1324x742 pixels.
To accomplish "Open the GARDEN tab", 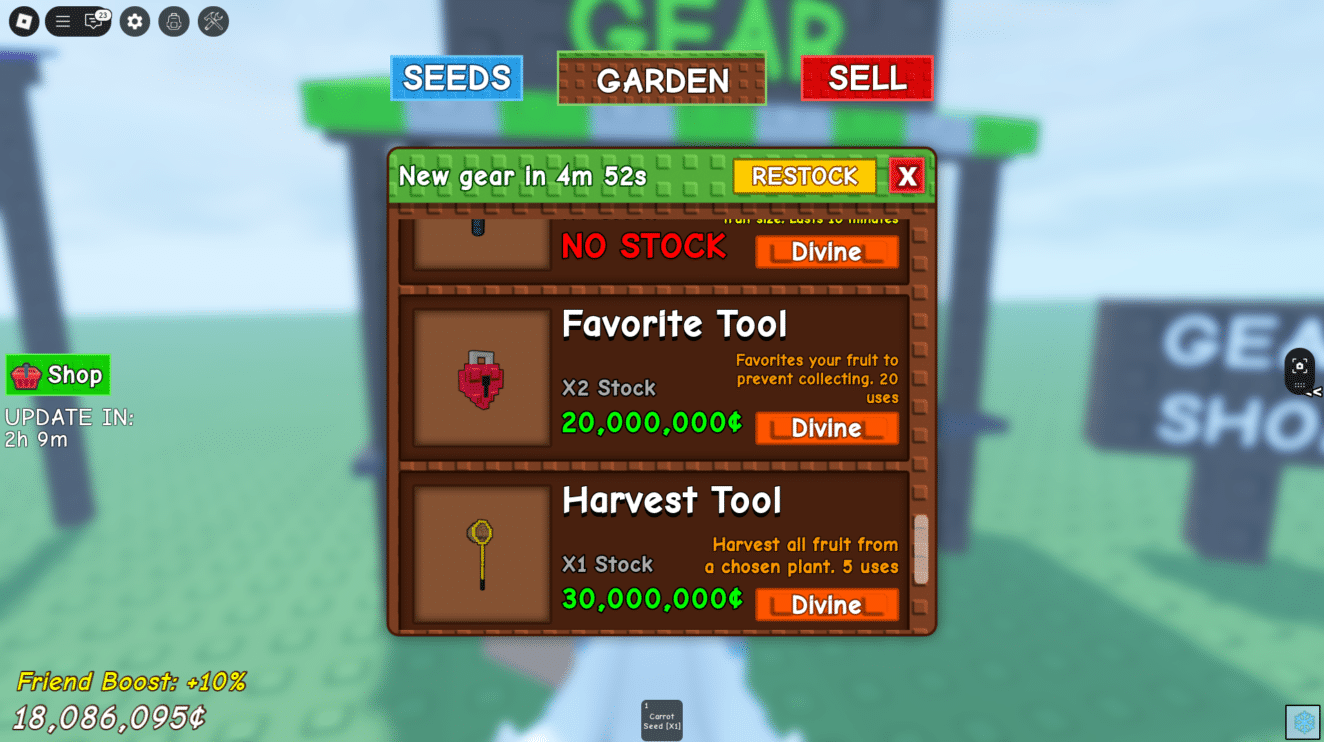I will 661,80.
